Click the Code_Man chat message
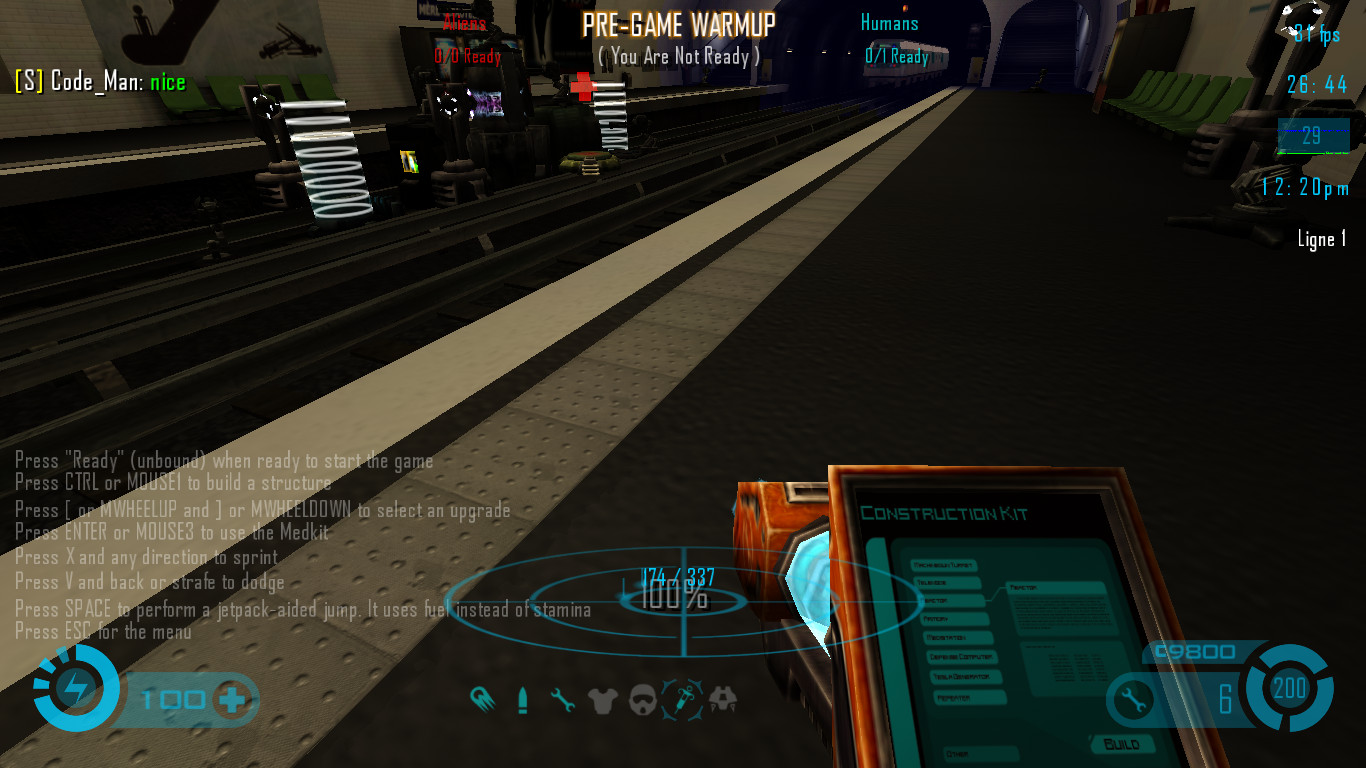The image size is (1366, 768). (100, 82)
